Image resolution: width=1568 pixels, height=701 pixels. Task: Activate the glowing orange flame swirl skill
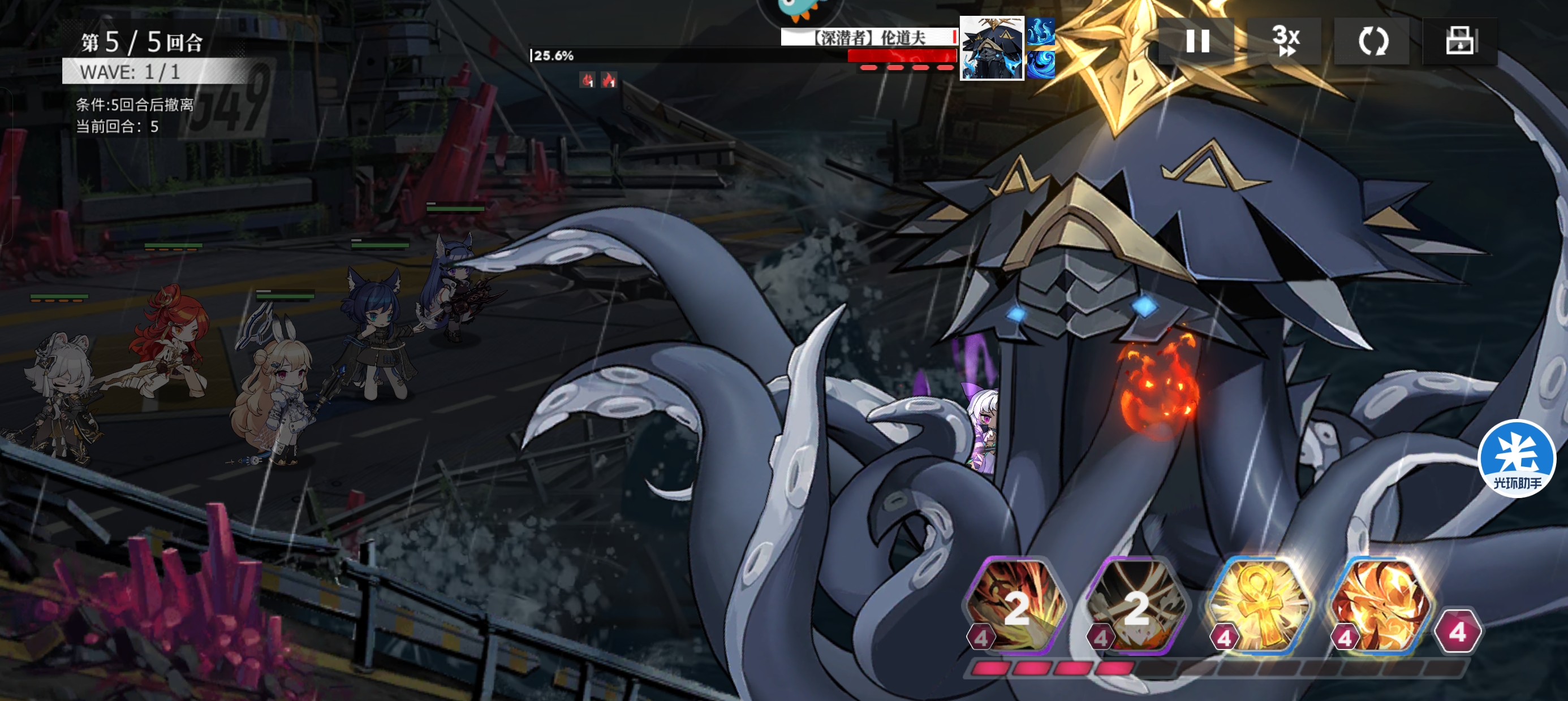point(1381,605)
